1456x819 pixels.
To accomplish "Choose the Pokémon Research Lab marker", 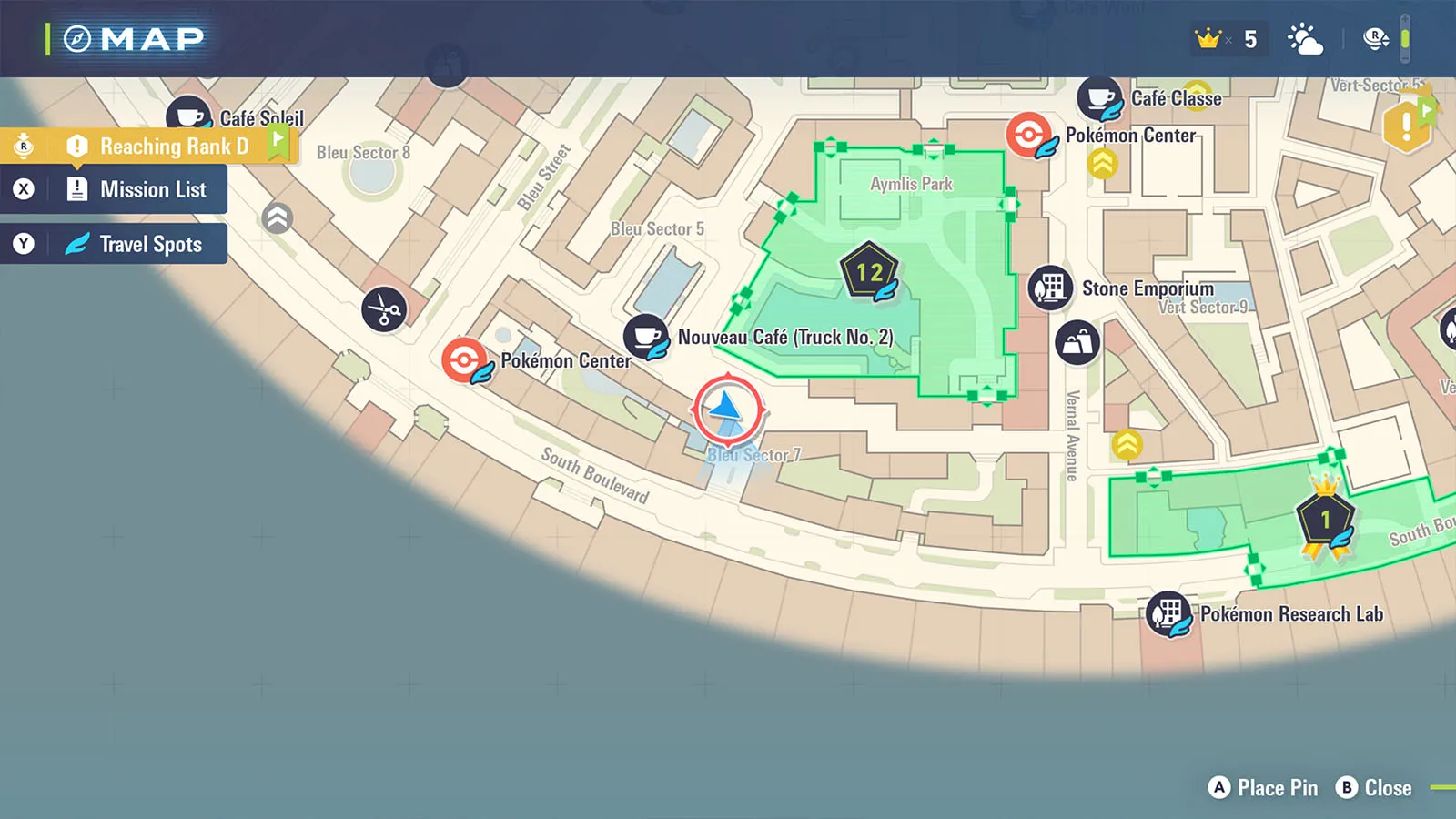I will (x=1168, y=613).
